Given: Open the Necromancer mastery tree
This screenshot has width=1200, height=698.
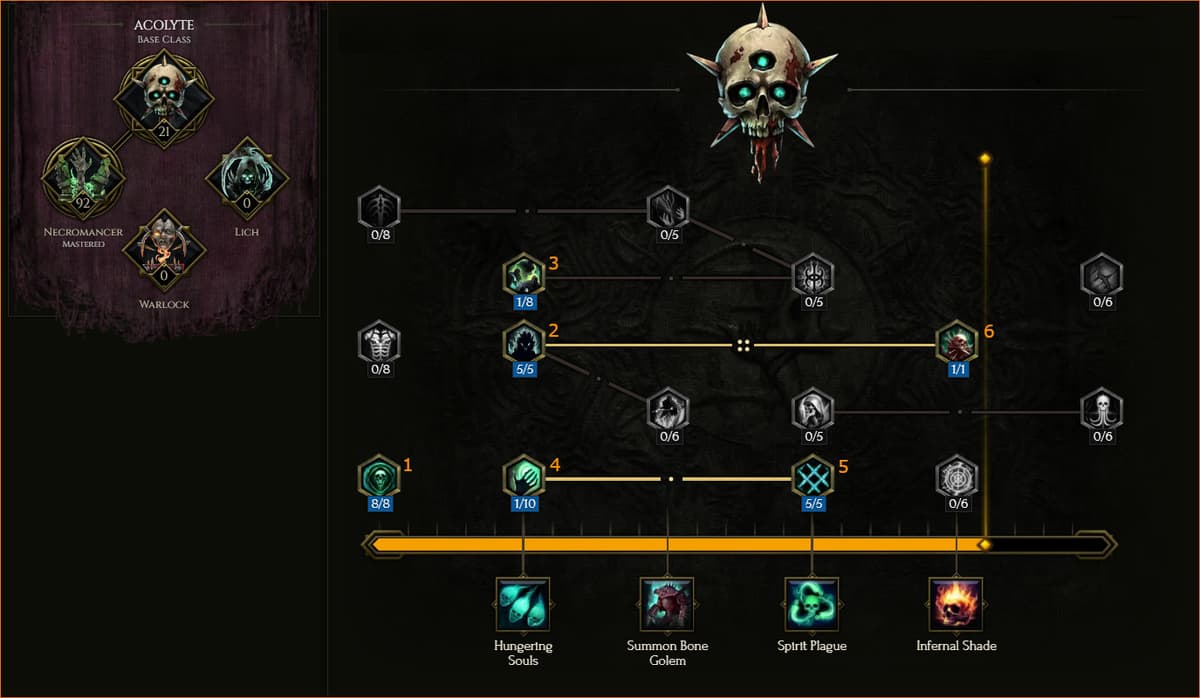Looking at the screenshot, I should (83, 178).
